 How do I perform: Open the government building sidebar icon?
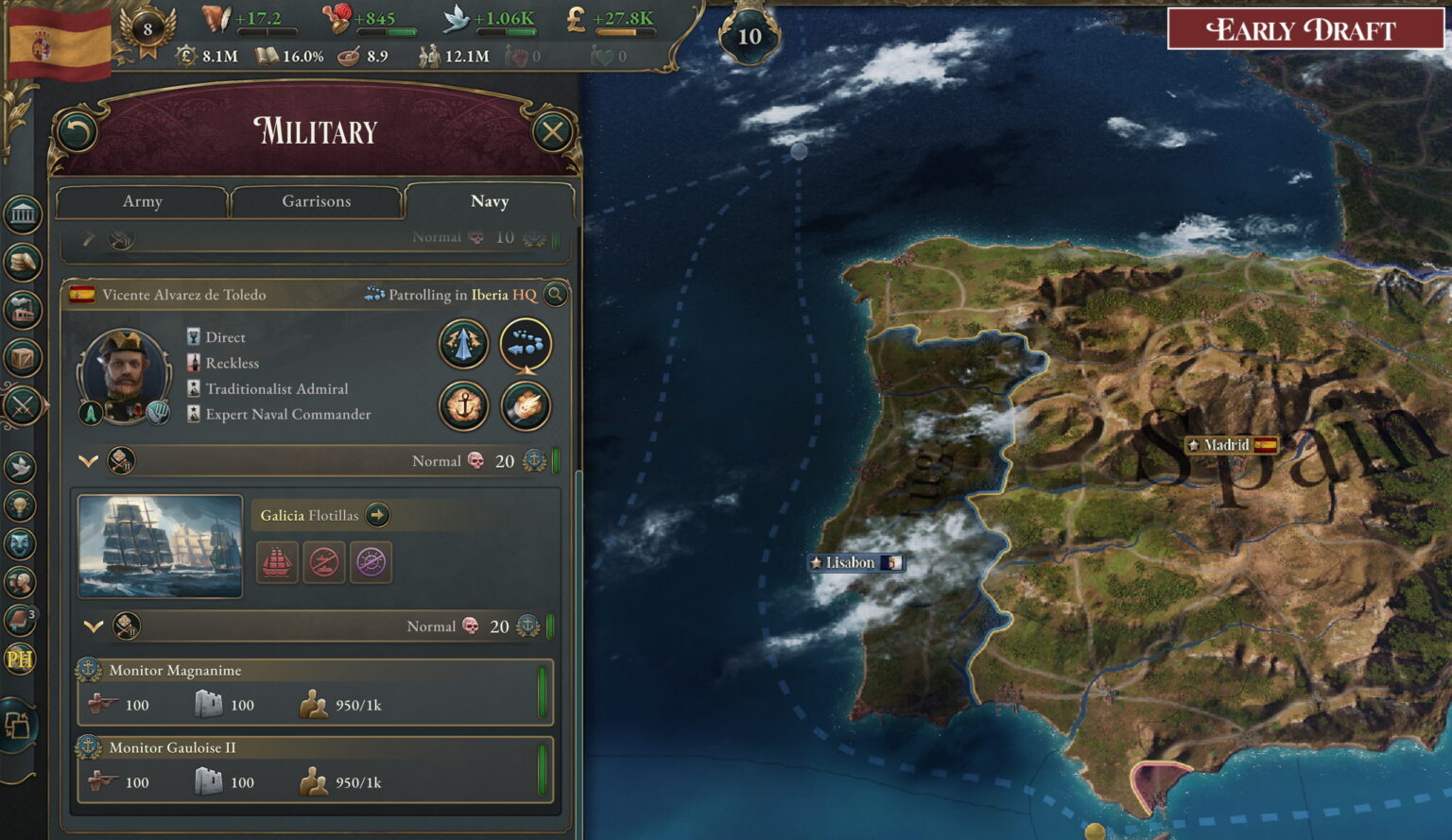pos(22,215)
